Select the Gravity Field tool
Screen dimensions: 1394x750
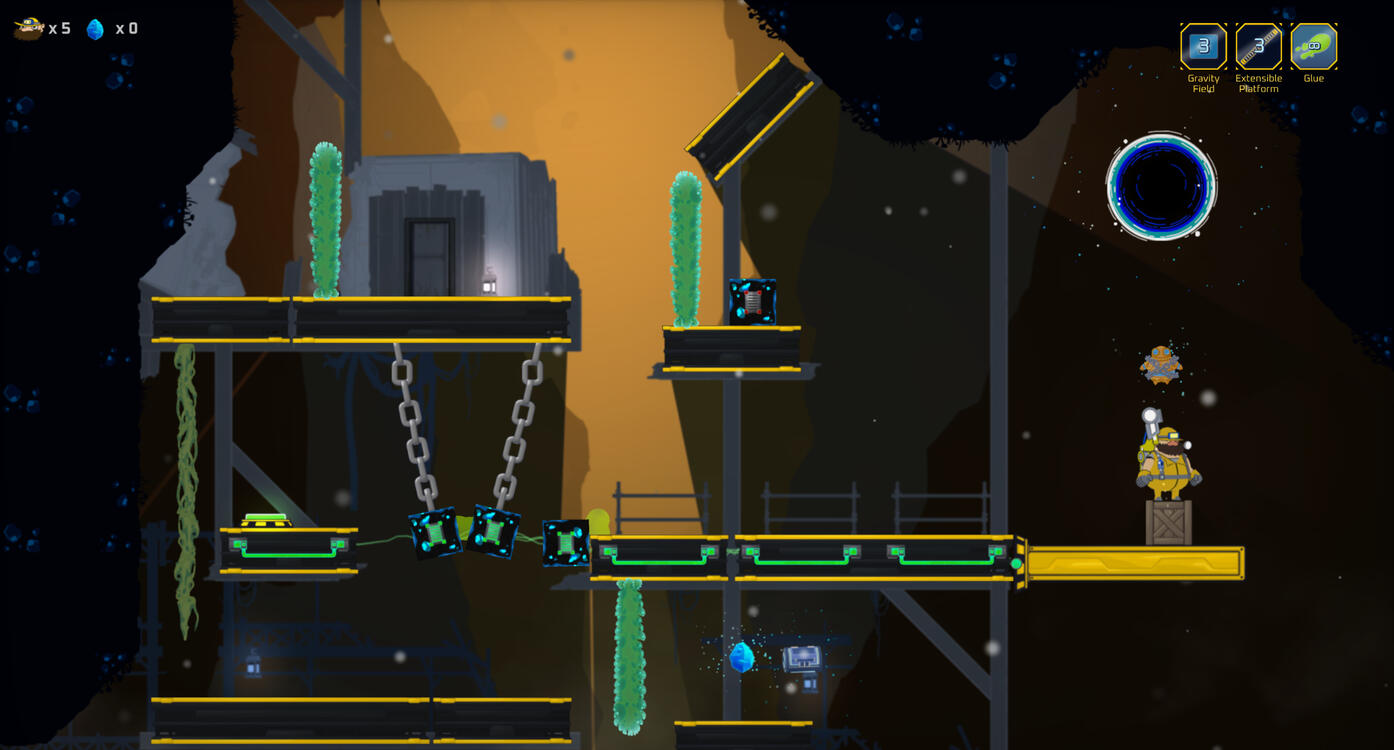click(1203, 46)
